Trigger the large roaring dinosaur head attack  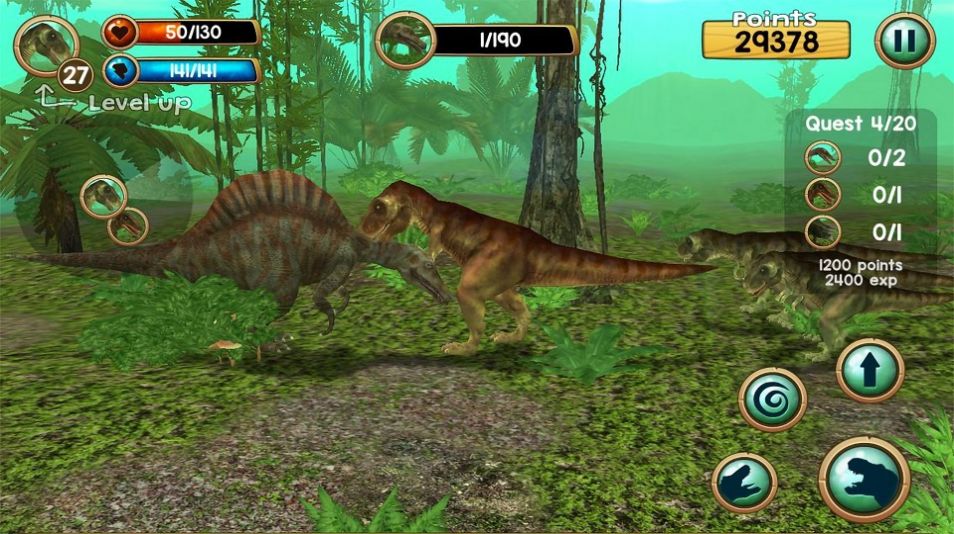(864, 479)
